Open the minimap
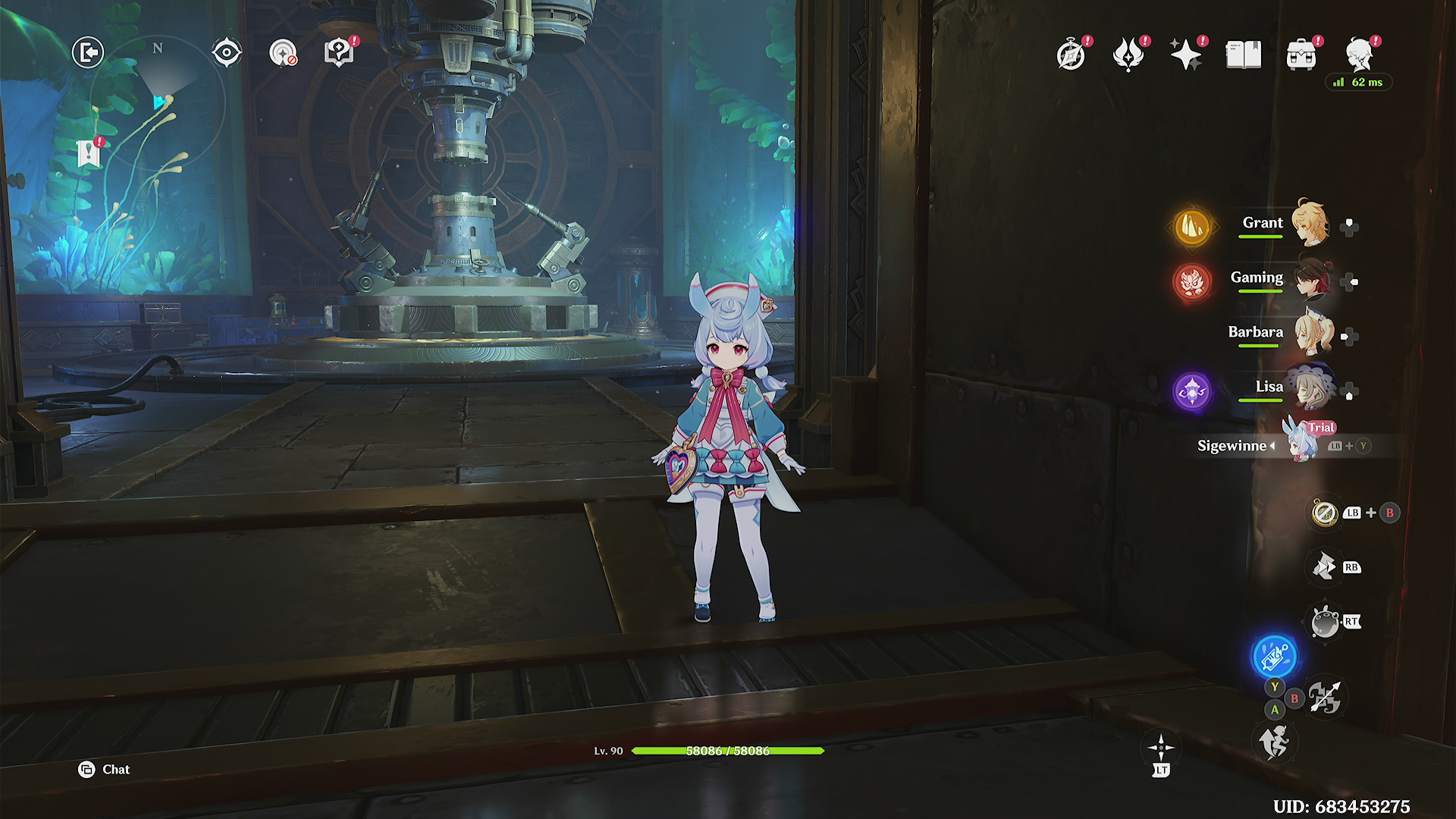 pyautogui.click(x=158, y=102)
